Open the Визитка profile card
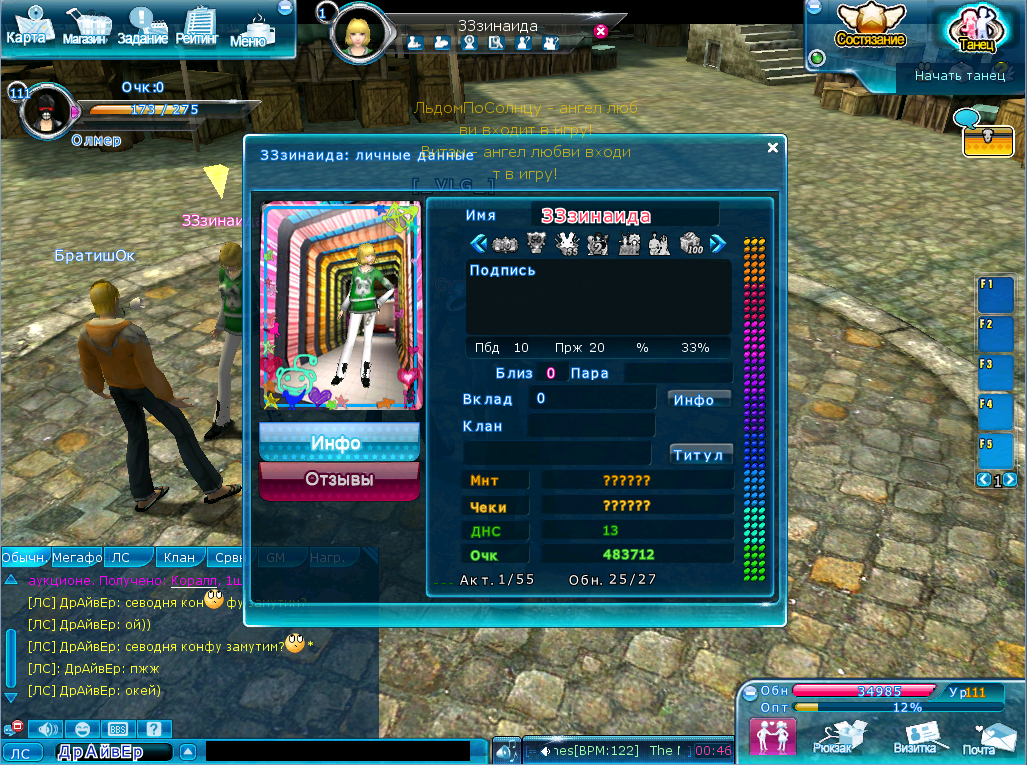The width and height of the screenshot is (1027, 765). point(915,738)
